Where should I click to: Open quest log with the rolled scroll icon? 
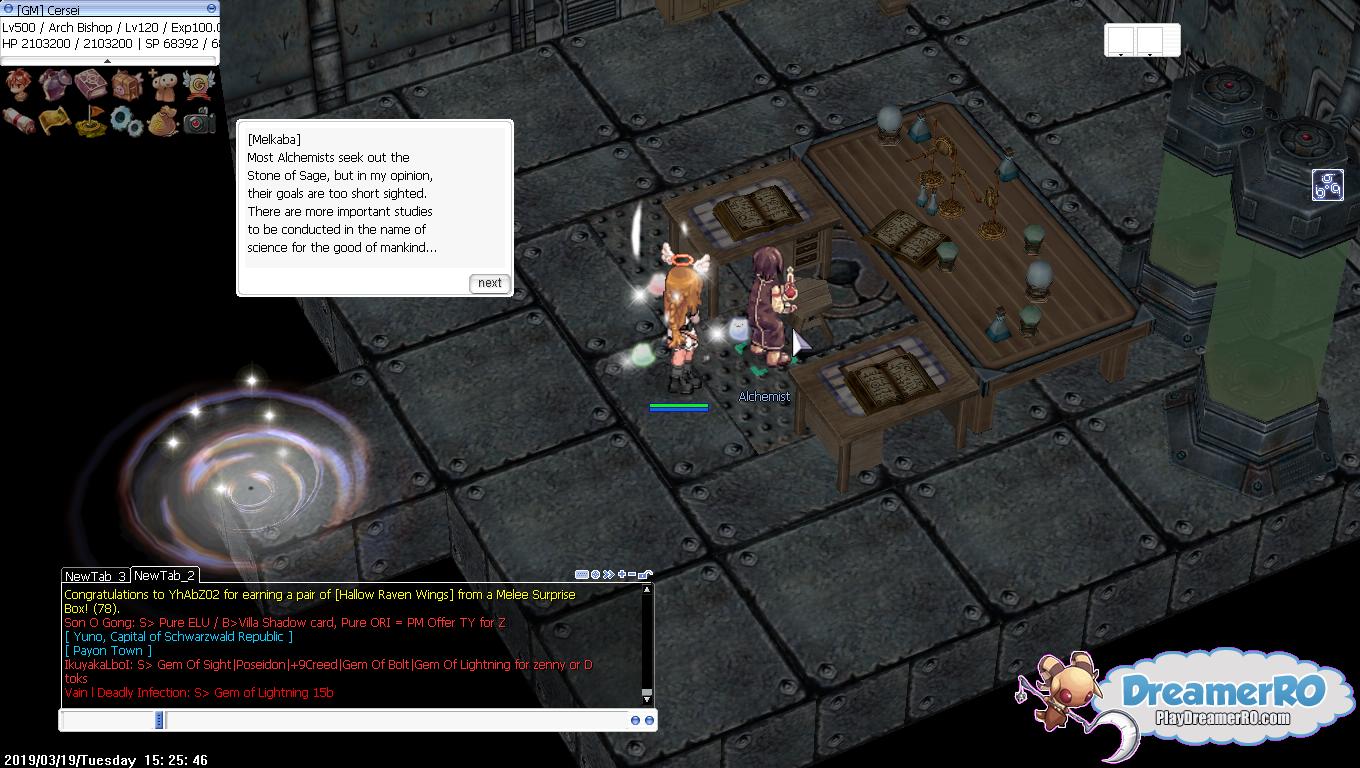click(19, 121)
